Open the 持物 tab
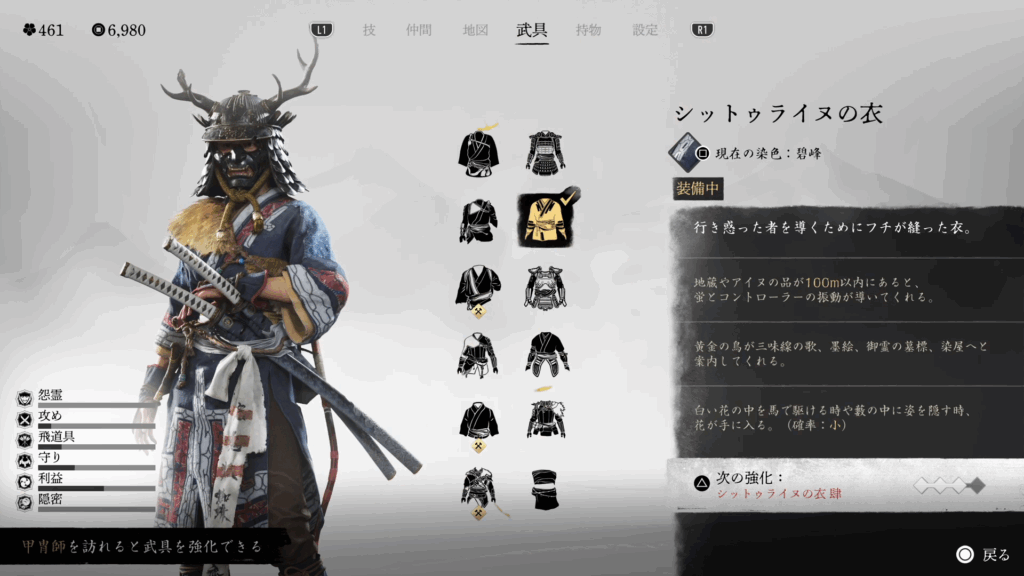Viewport: 1024px width, 576px height. [589, 30]
